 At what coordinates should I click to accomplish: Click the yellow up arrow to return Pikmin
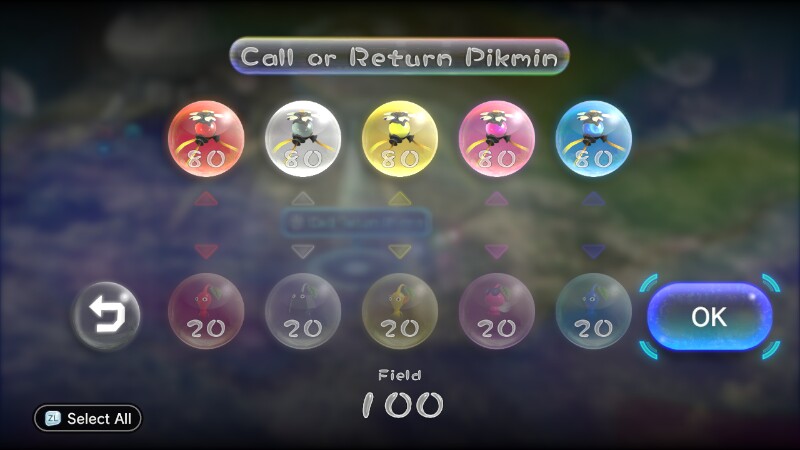(400, 198)
